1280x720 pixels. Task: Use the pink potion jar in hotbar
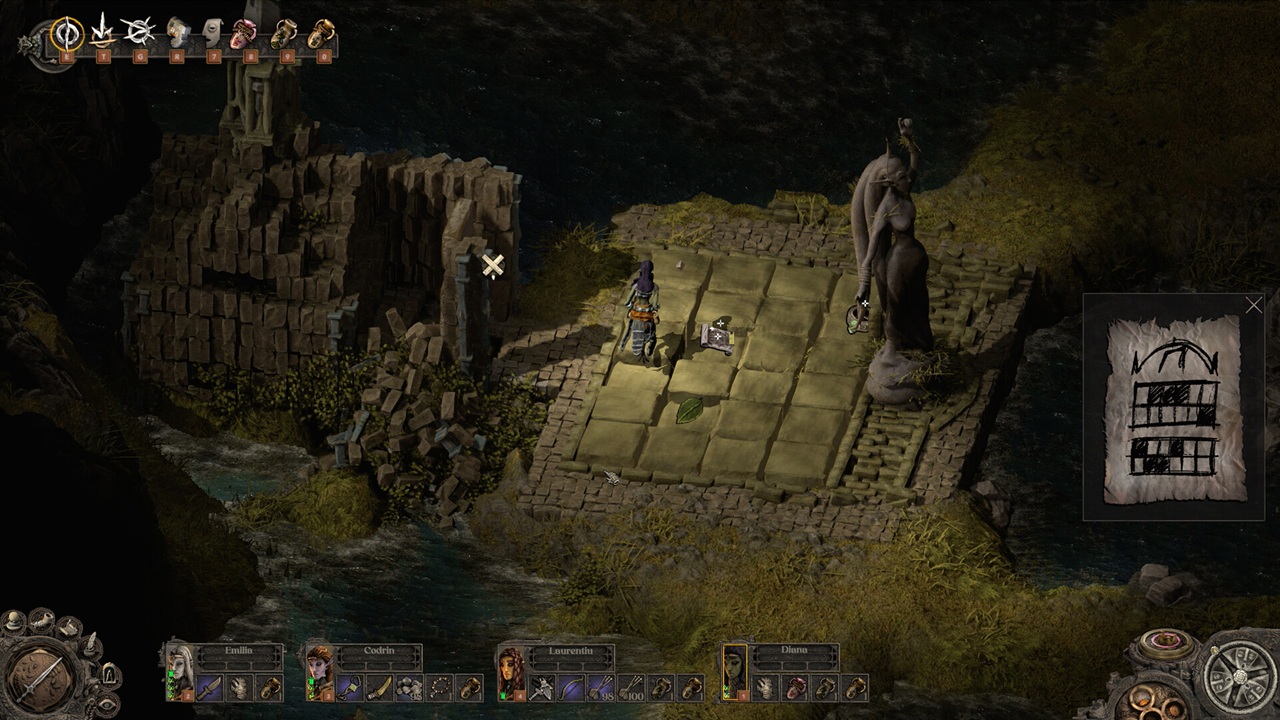point(244,35)
